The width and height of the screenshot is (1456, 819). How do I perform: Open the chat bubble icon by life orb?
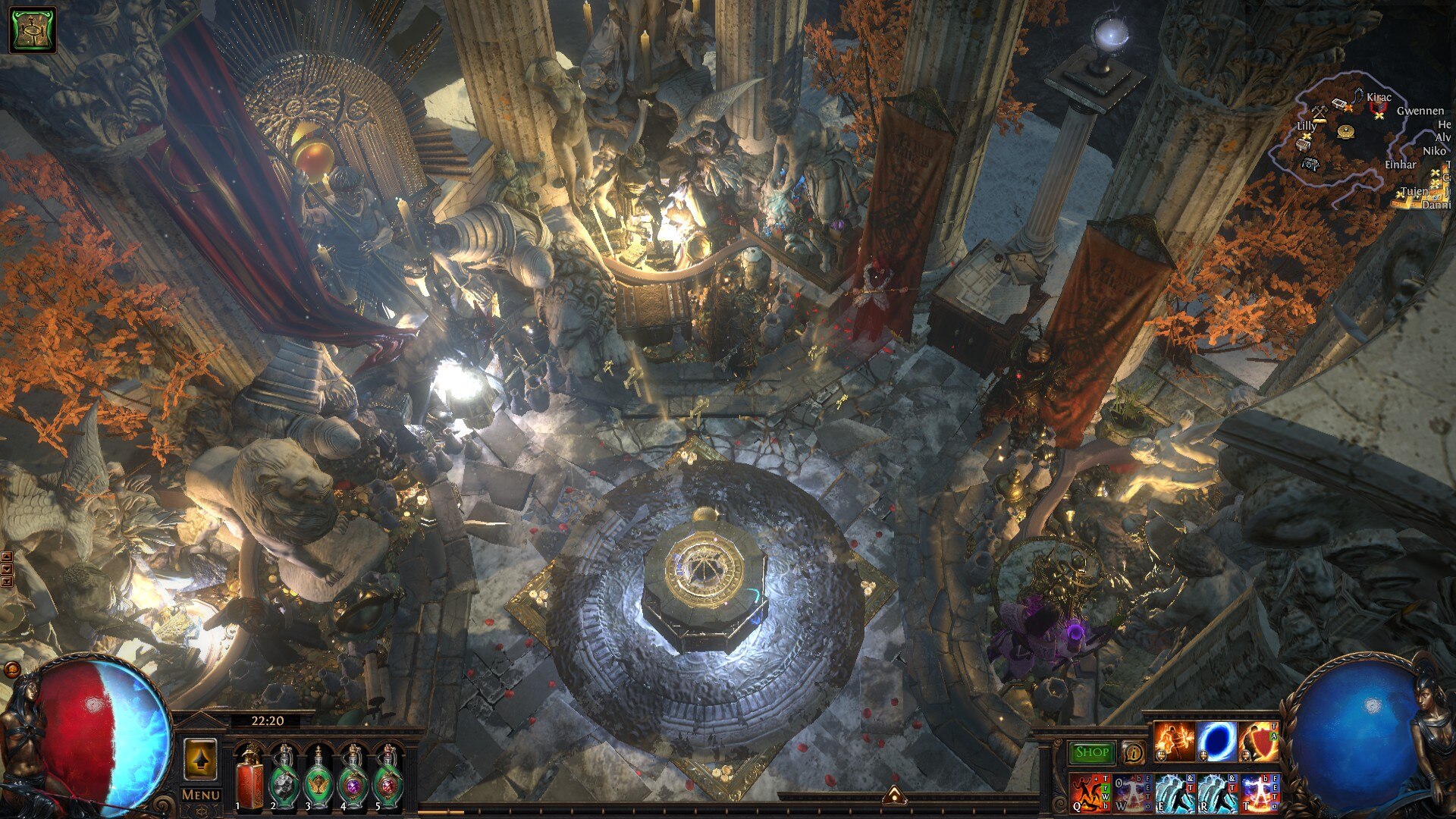click(12, 670)
